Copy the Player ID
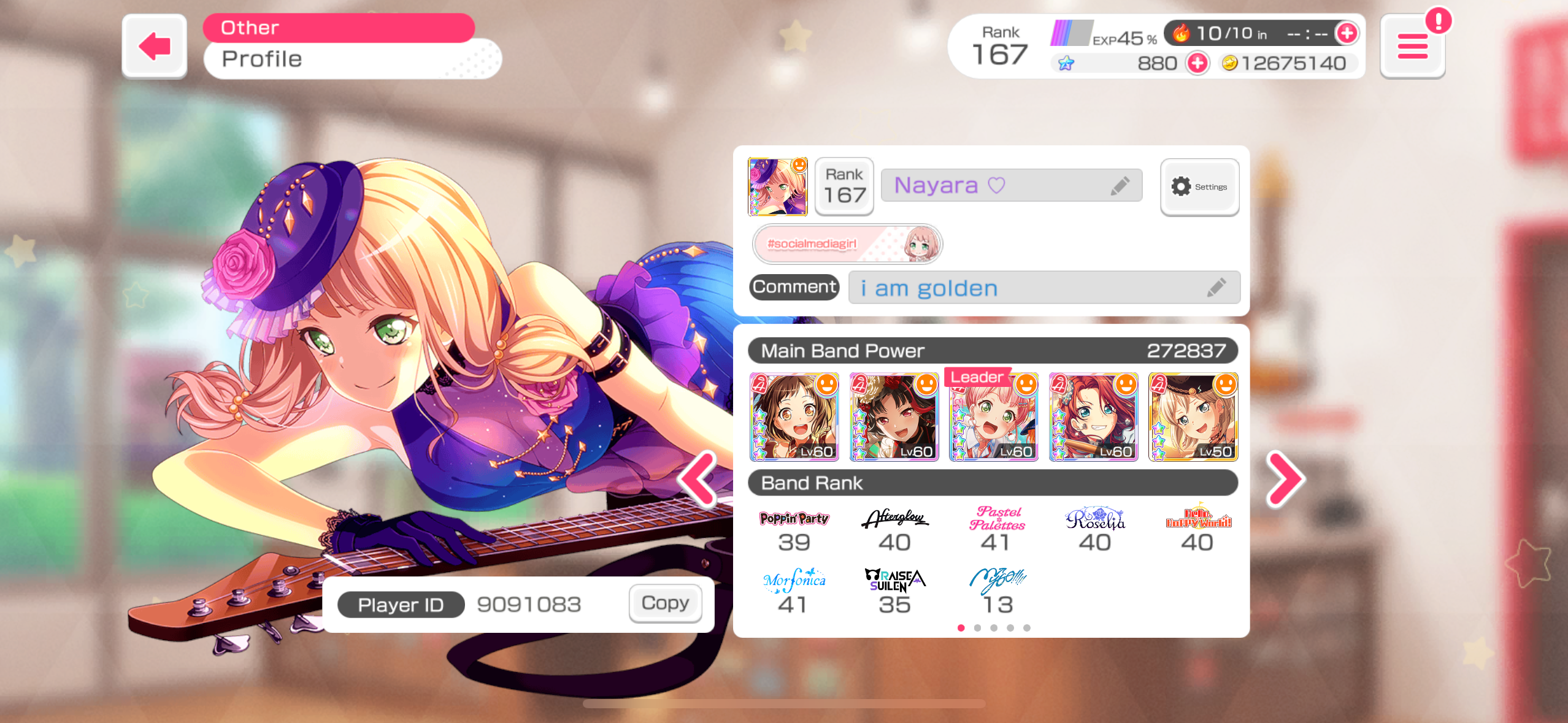The image size is (1568, 723). click(x=665, y=603)
